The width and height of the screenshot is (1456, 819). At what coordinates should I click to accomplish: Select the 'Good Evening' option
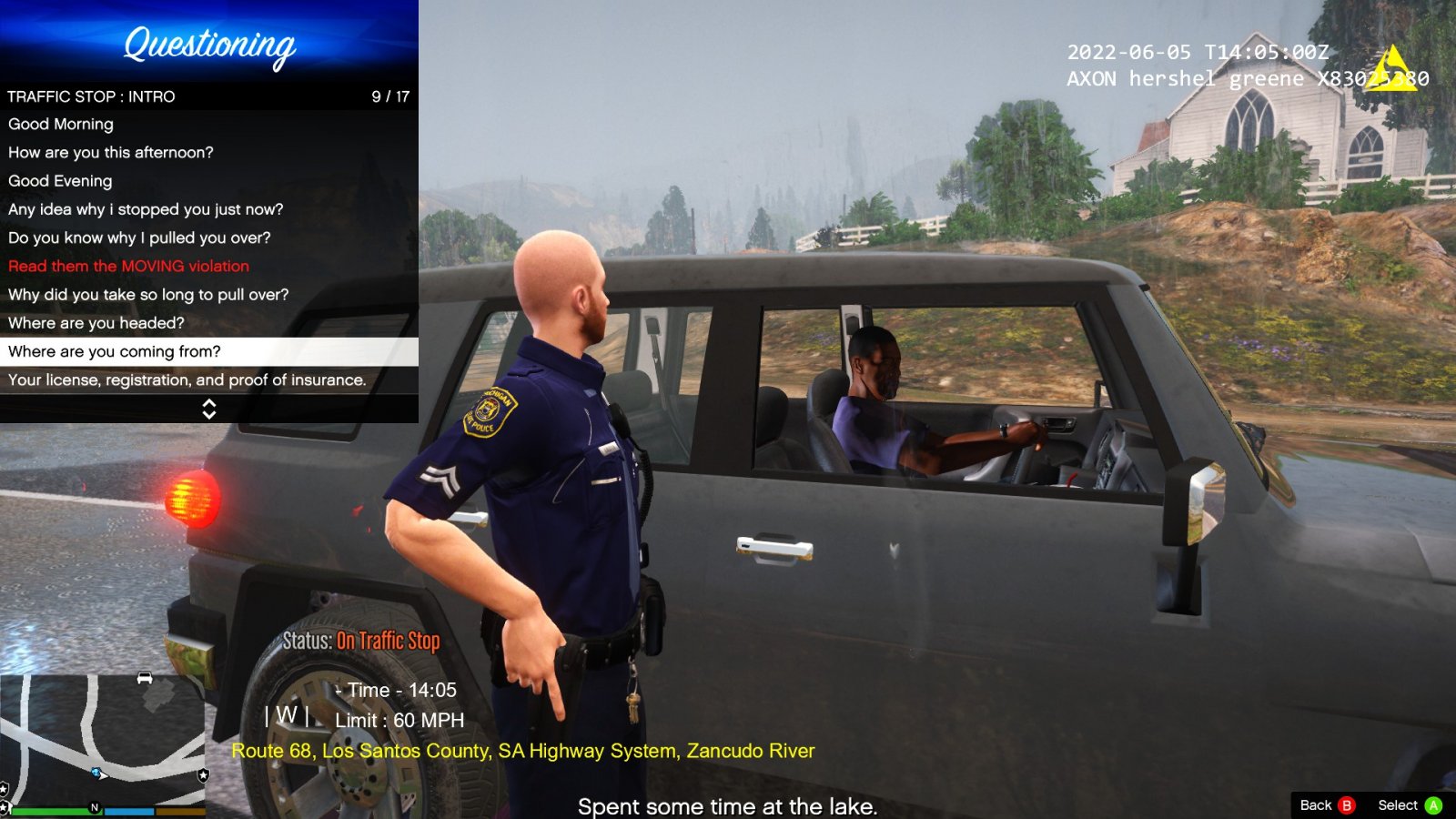pyautogui.click(x=58, y=181)
